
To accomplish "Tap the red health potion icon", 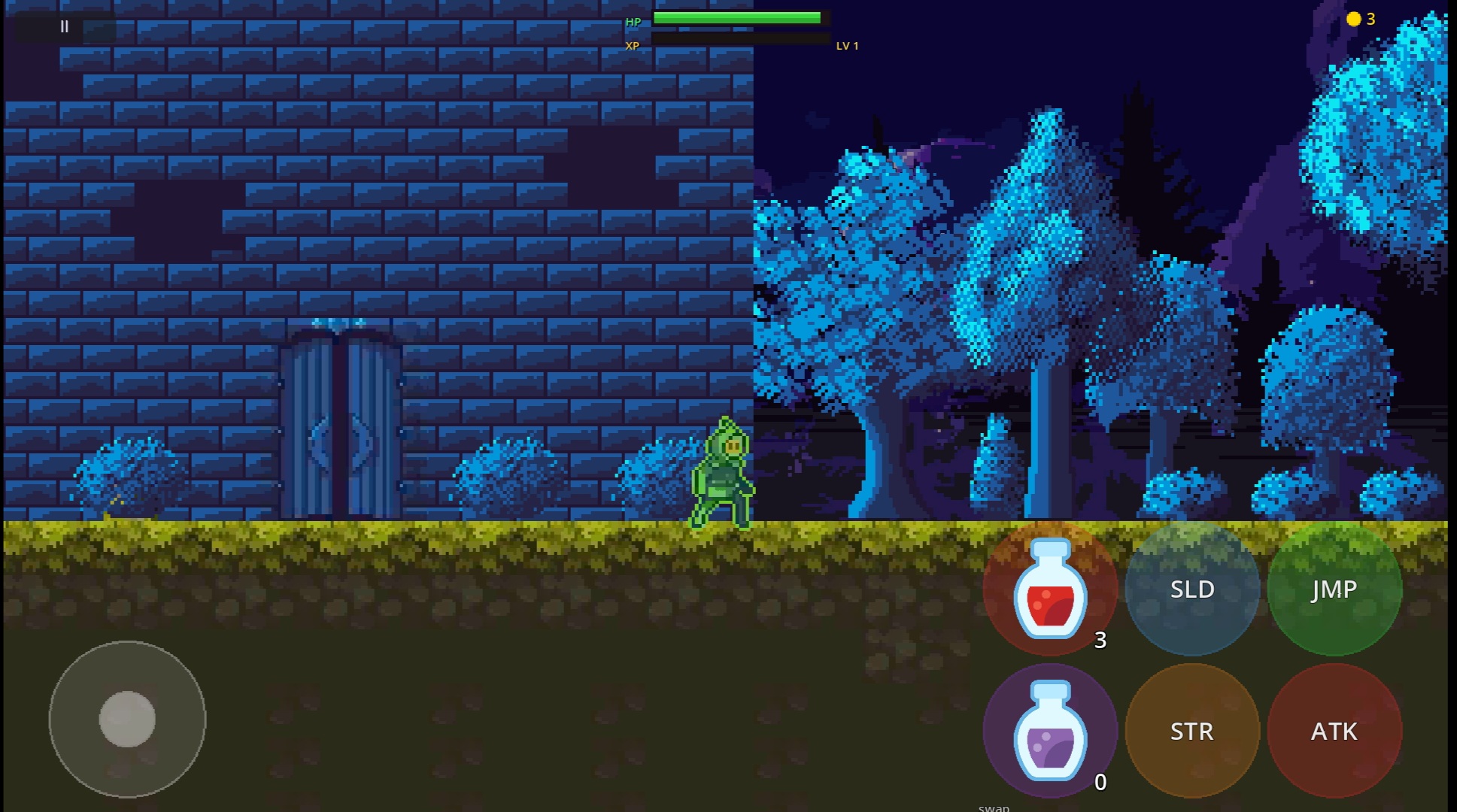I will [1050, 590].
